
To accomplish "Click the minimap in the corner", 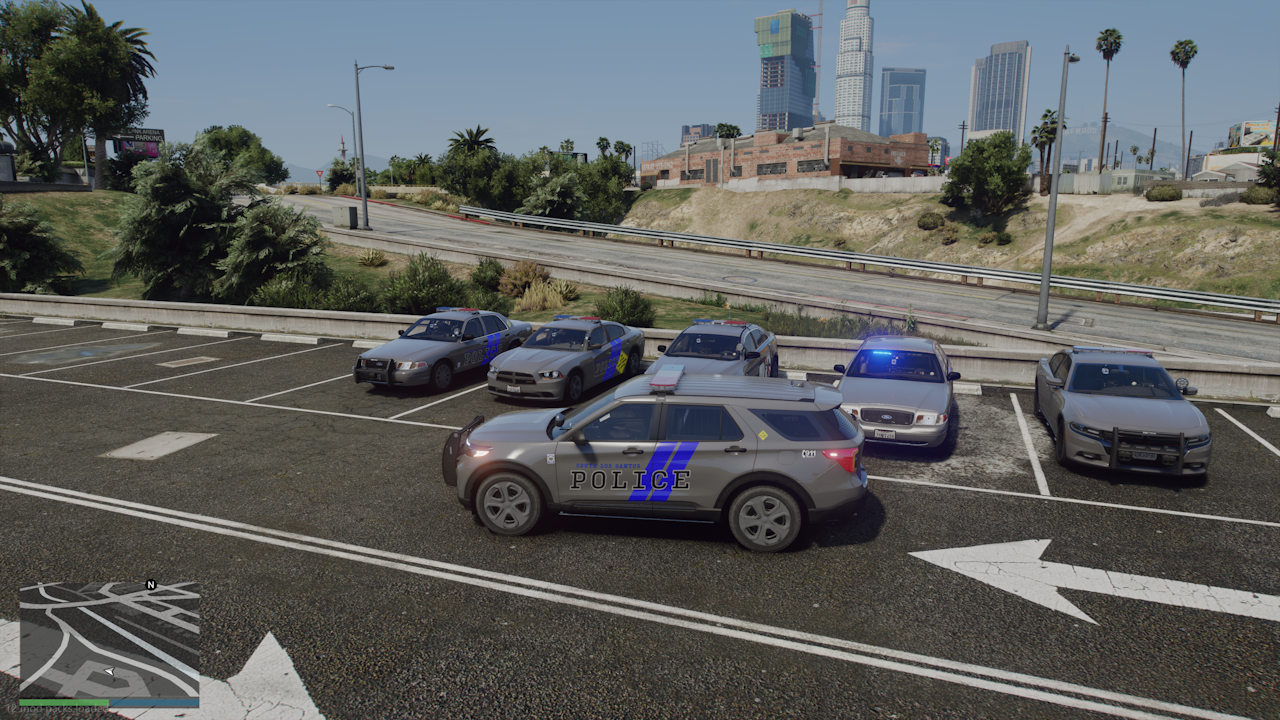I will (x=109, y=640).
